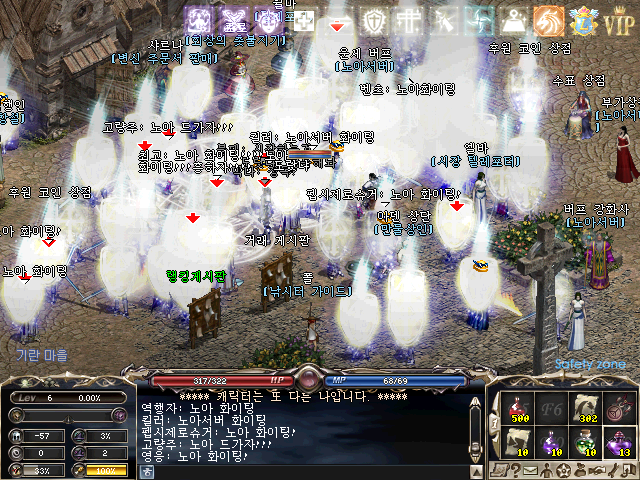The height and width of the screenshot is (480, 640).
Task: Use the scroll with 302 count
Action: pyautogui.click(x=586, y=406)
